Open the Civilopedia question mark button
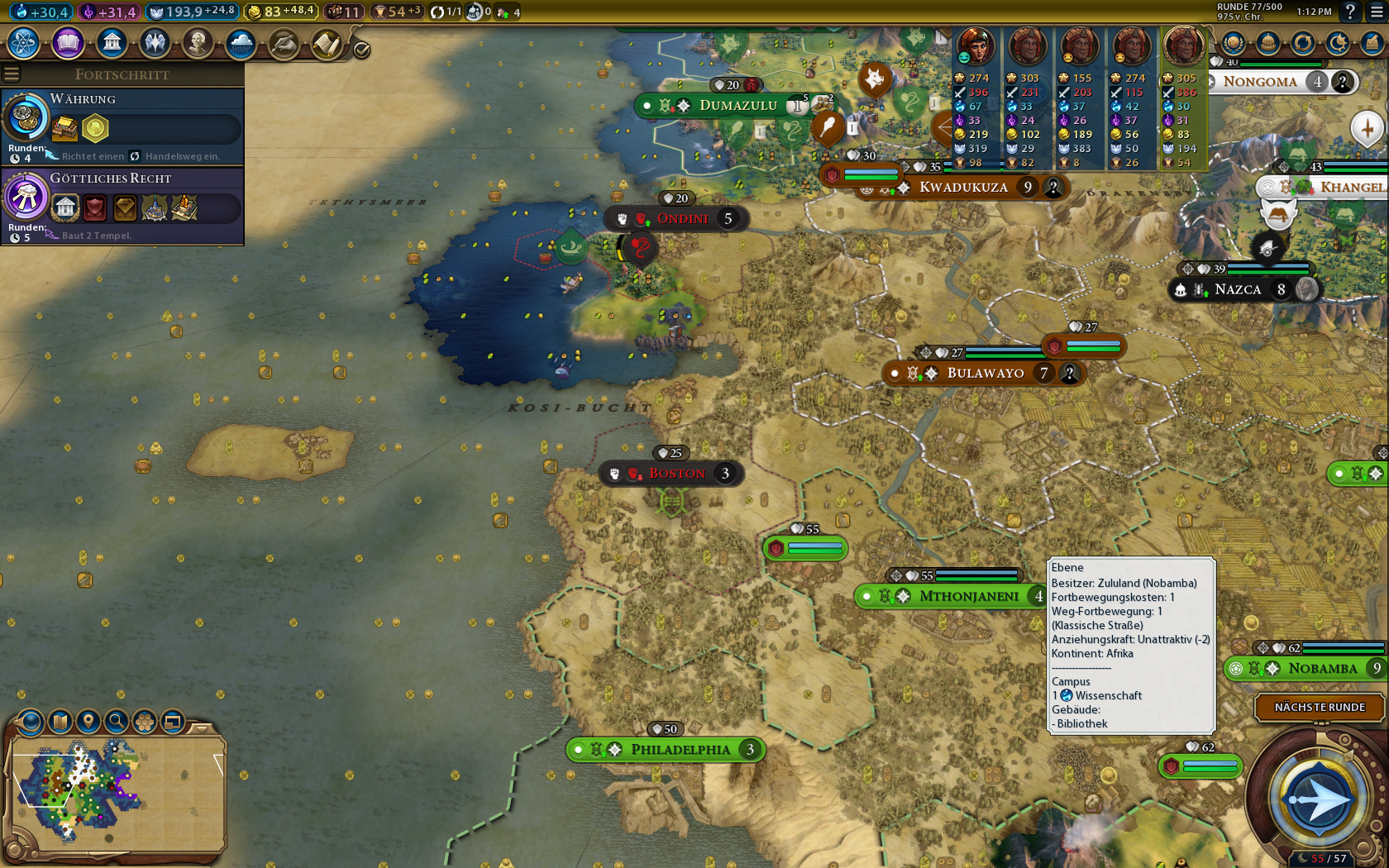Screen dimensions: 1389x868 1350,12
